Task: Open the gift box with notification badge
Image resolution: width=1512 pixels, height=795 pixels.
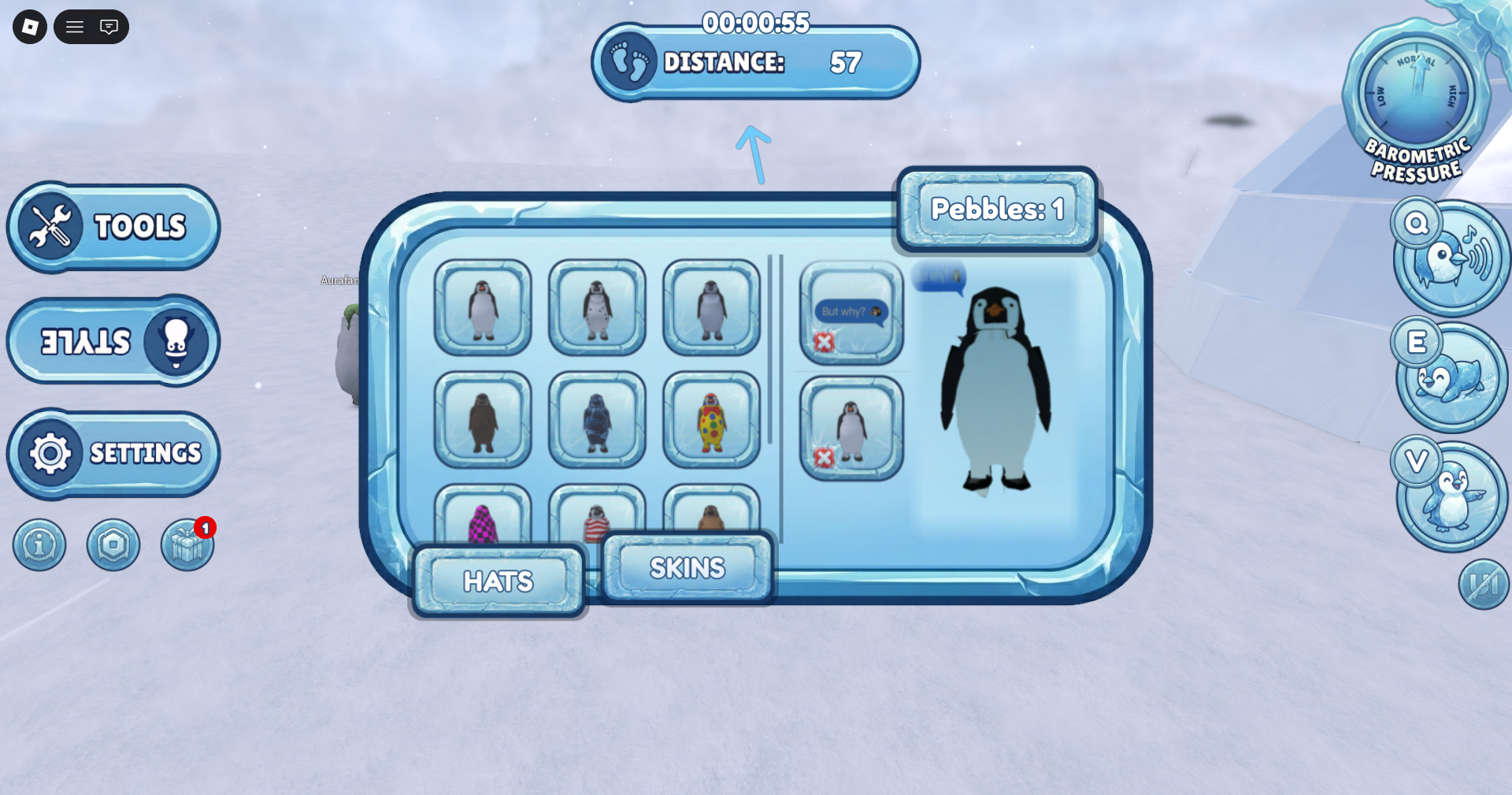Action: 187,544
